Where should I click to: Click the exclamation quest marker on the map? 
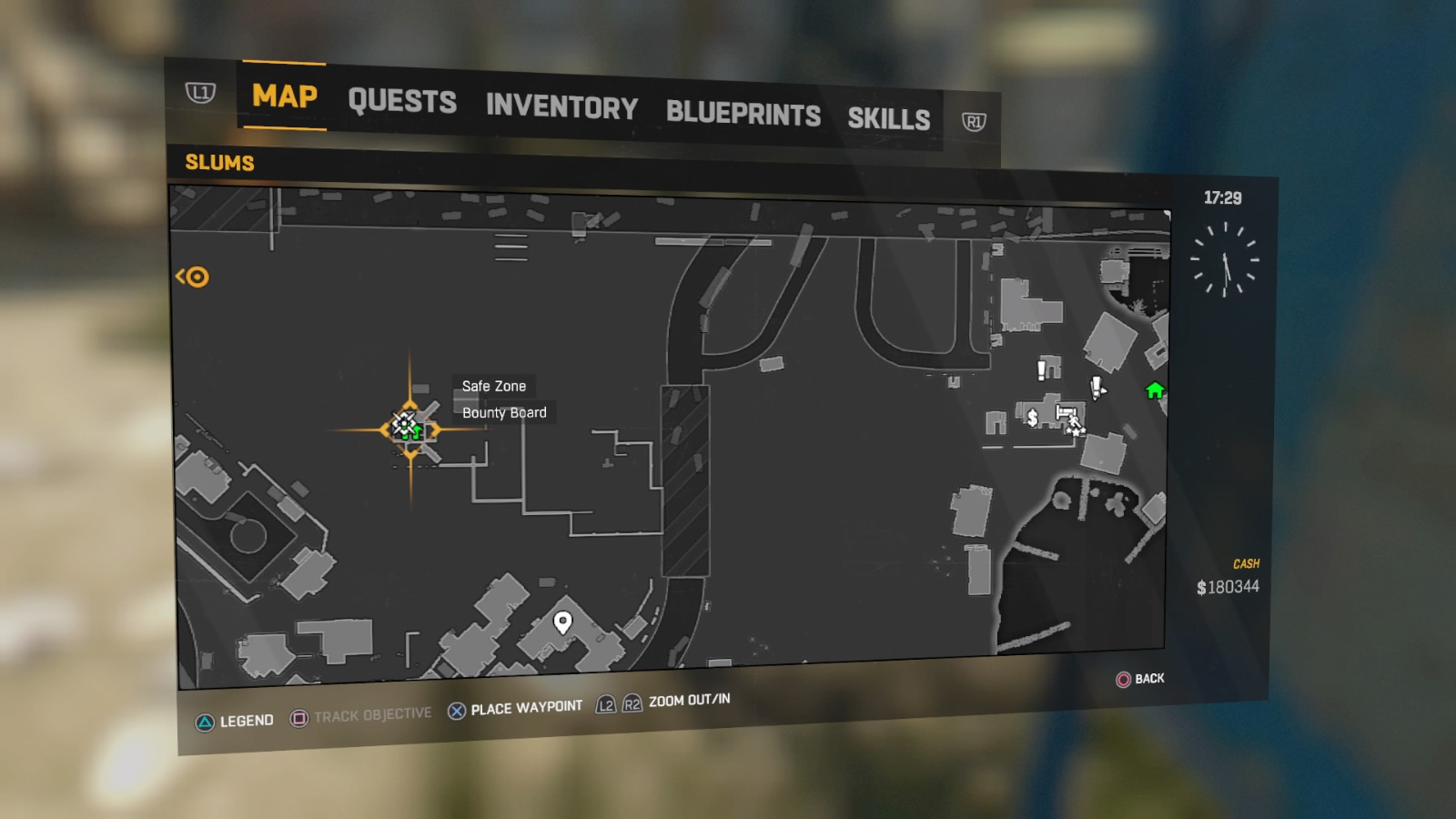tap(1040, 369)
